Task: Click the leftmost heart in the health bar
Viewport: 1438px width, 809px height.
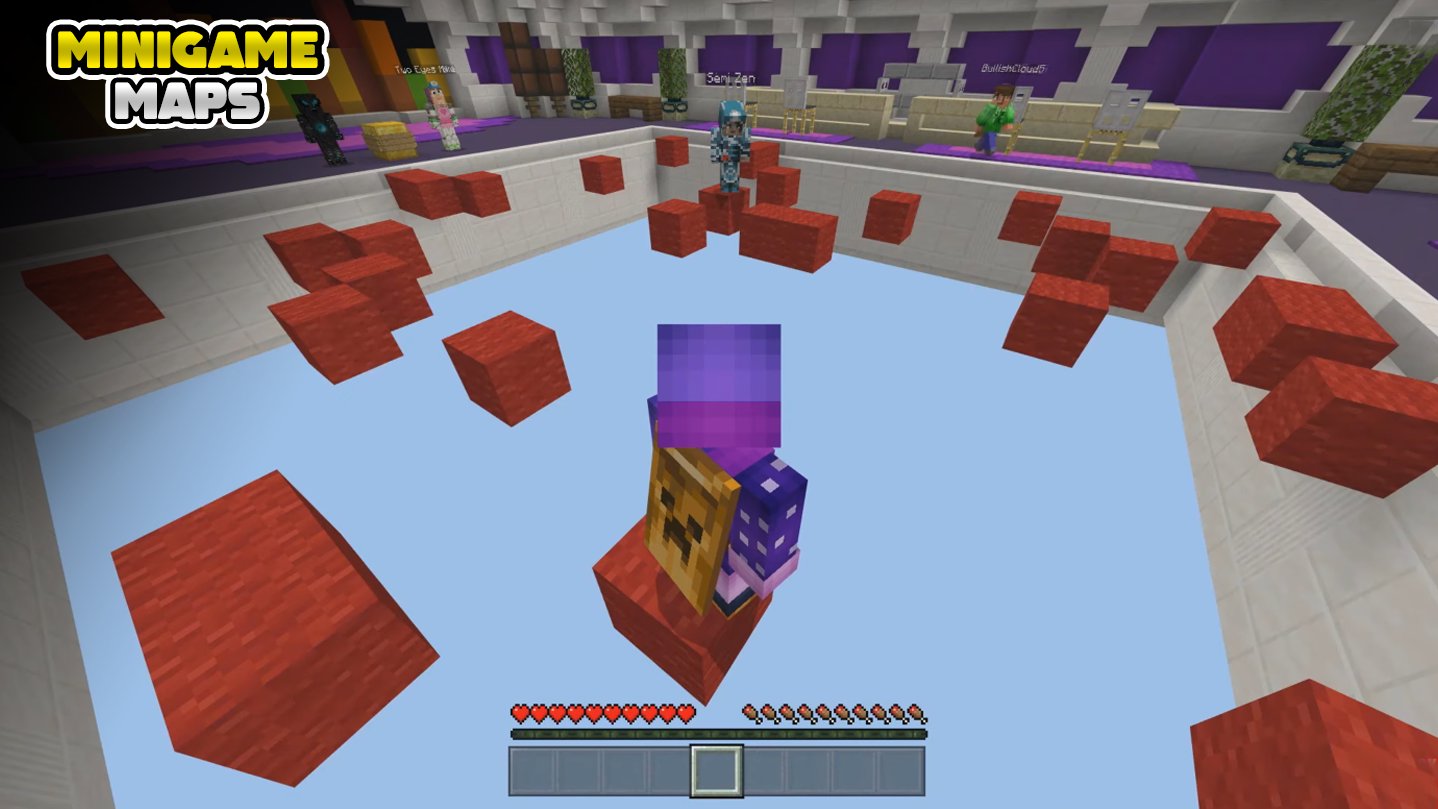Action: tap(520, 713)
